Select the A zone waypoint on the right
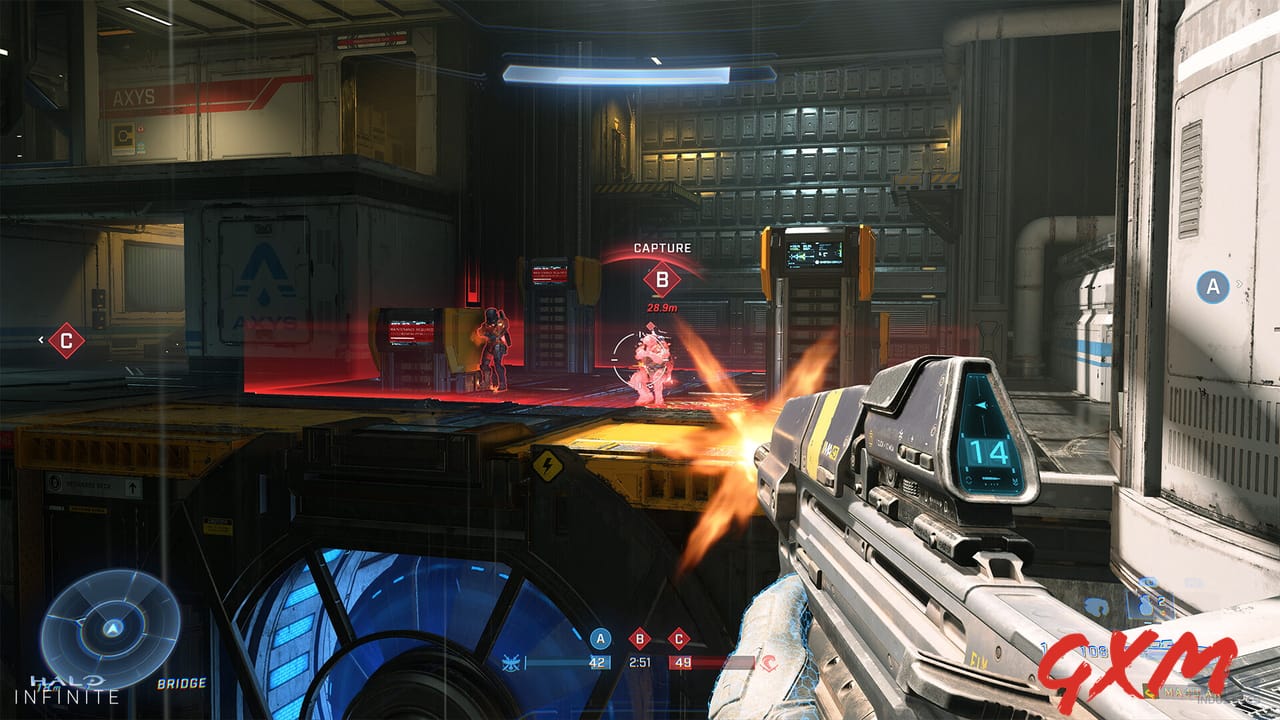1280x720 pixels. click(1213, 288)
